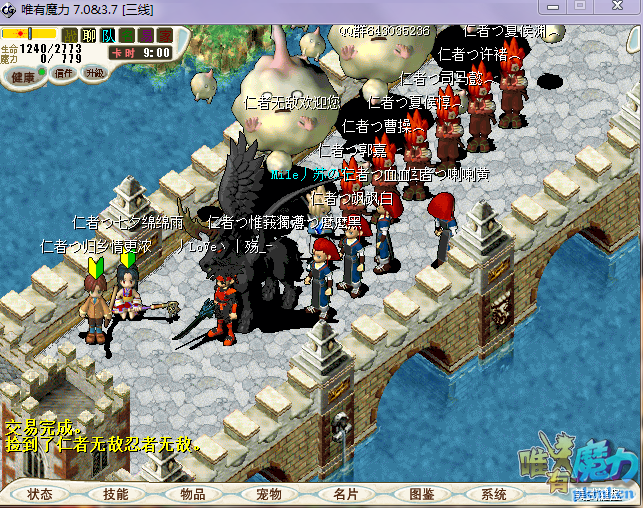Open the 系统 system menu

494,494
